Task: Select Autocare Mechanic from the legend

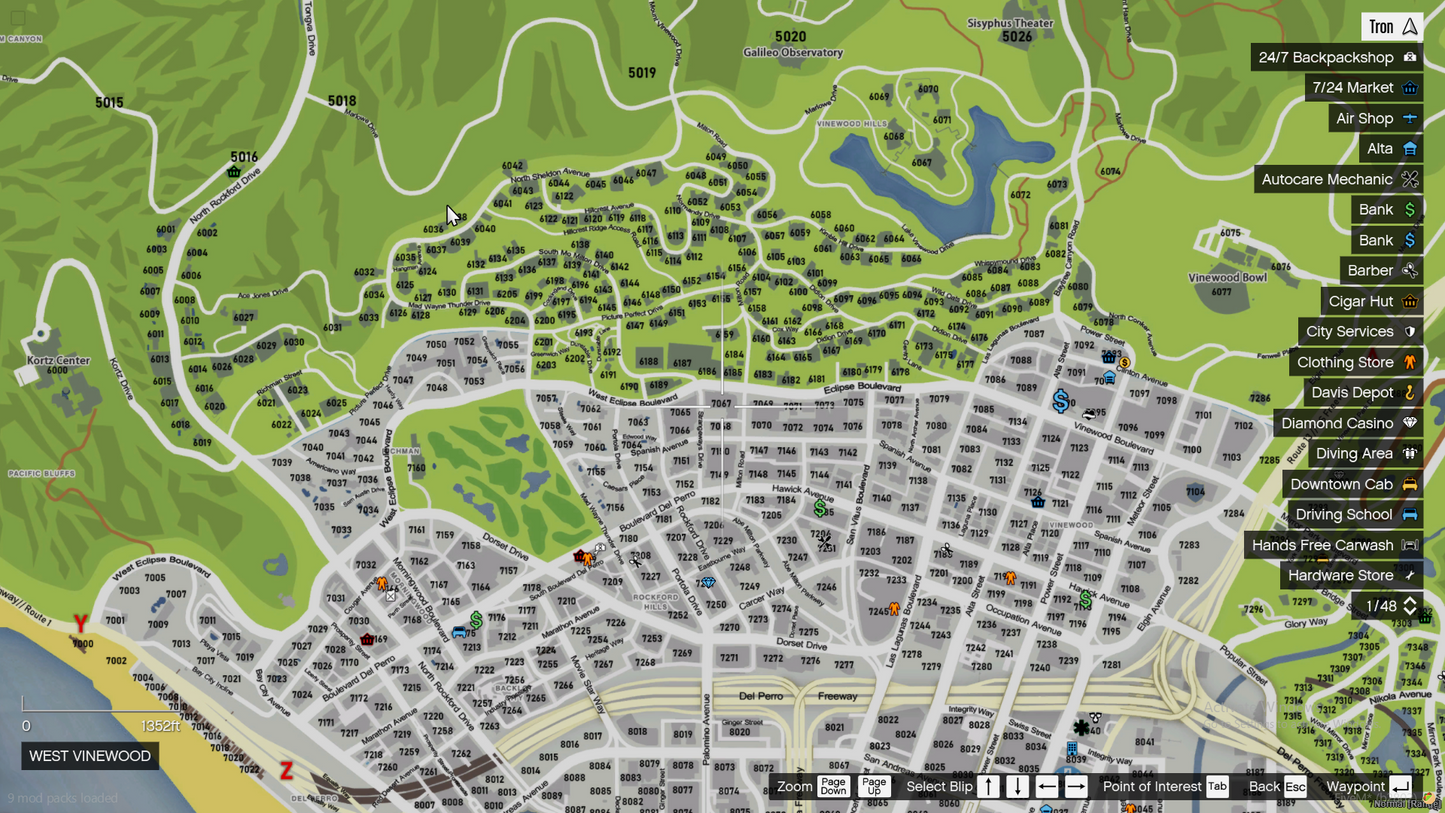Action: 1338,179
